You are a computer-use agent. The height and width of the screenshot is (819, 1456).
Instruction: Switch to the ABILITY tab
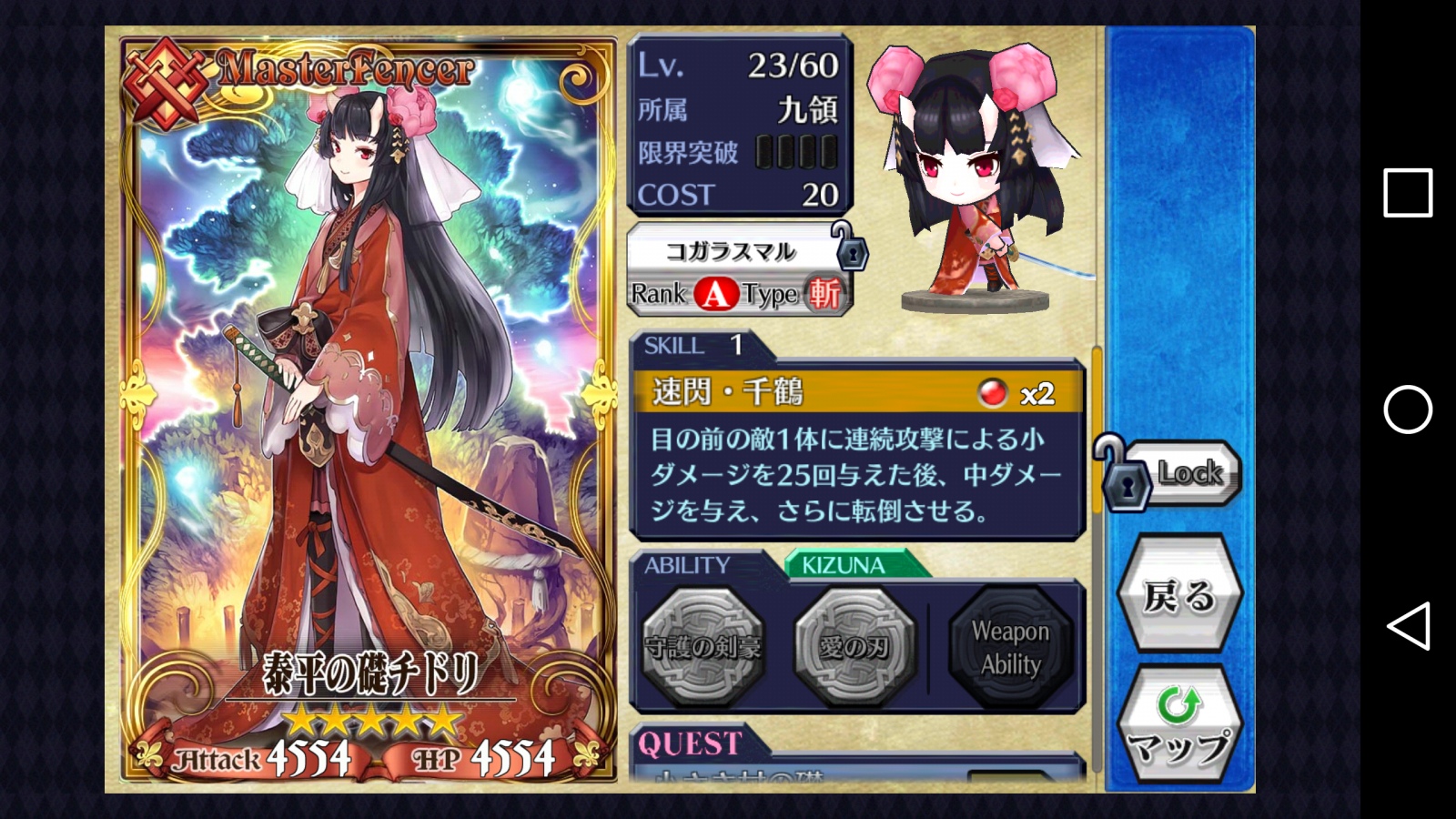[688, 565]
